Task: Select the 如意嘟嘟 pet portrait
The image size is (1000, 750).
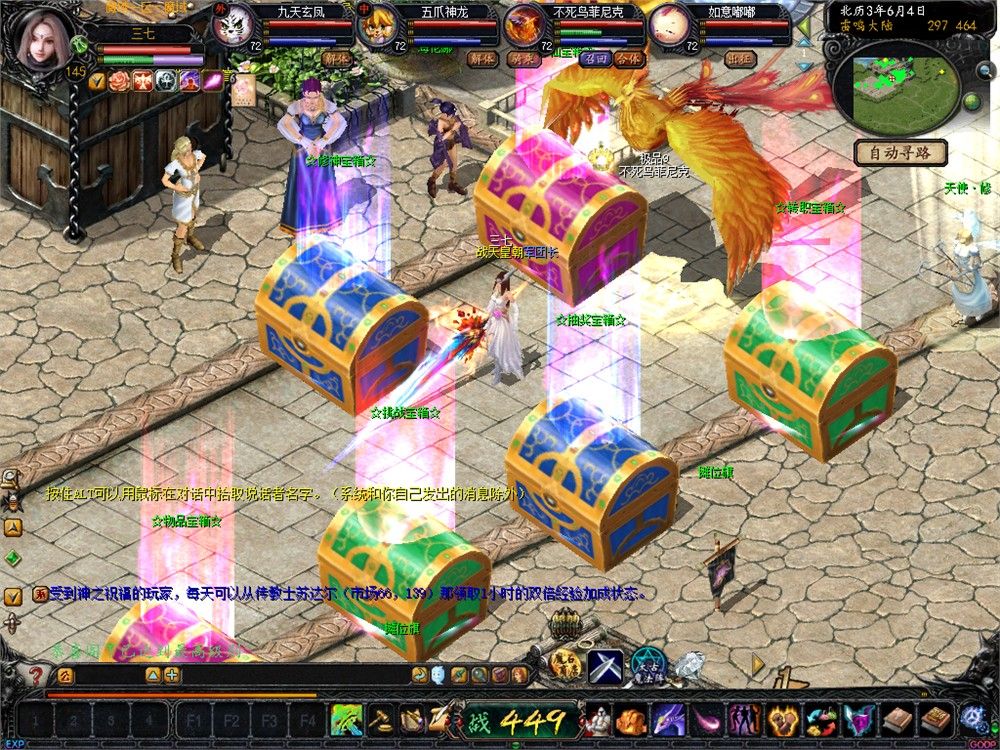Action: point(666,24)
